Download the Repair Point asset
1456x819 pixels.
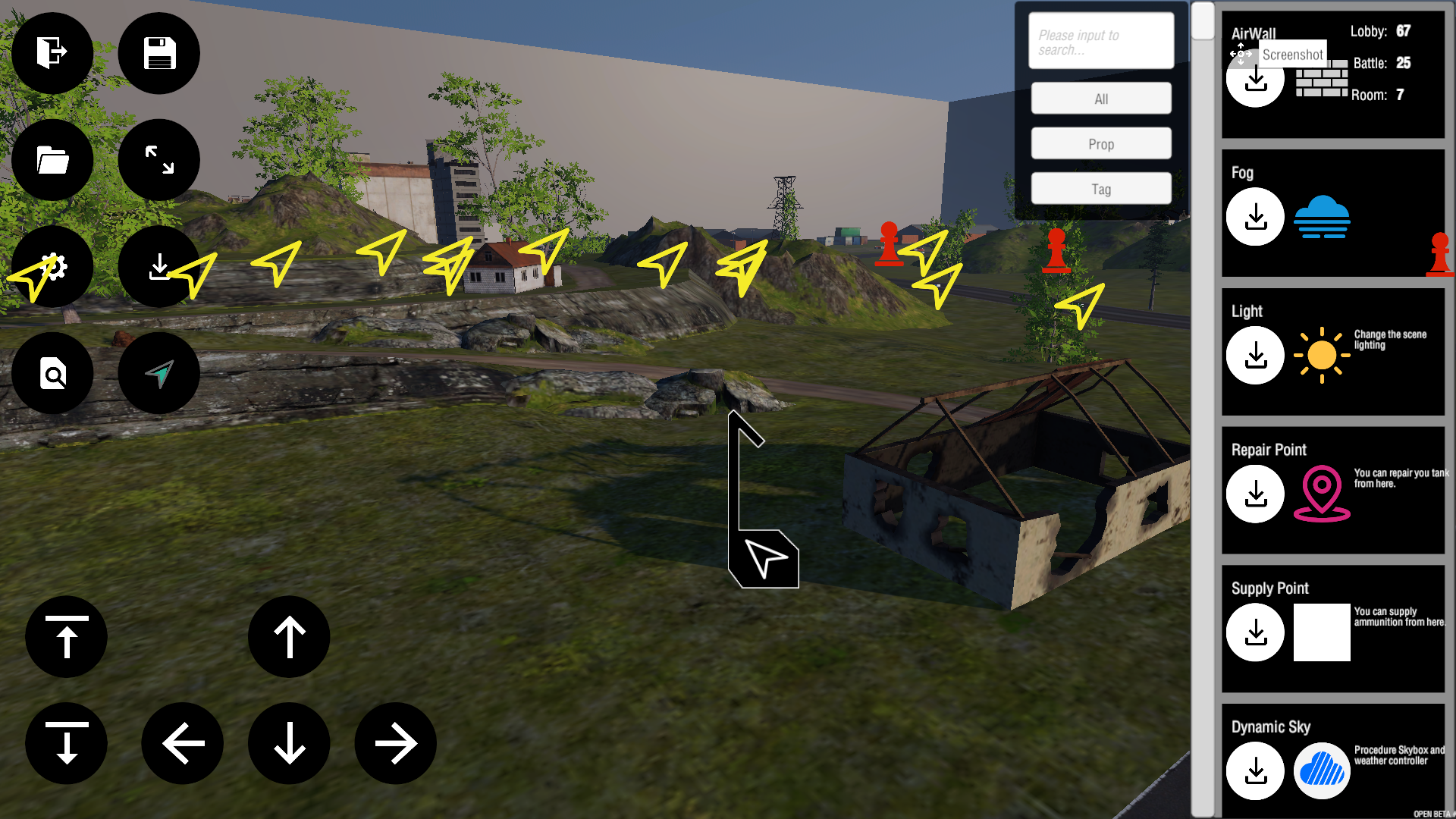[x=1255, y=494]
